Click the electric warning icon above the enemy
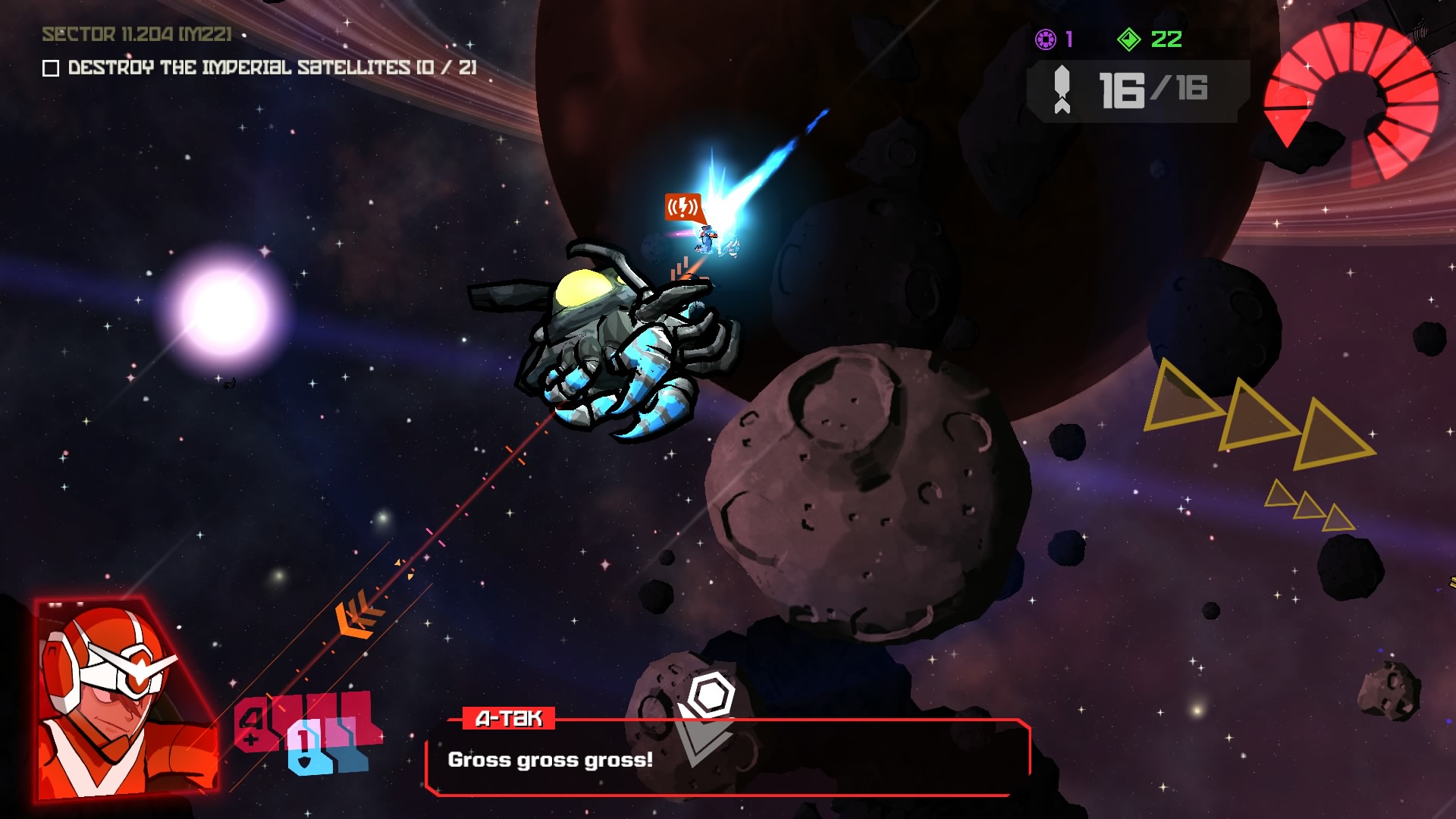The width and height of the screenshot is (1456, 819). [682, 206]
